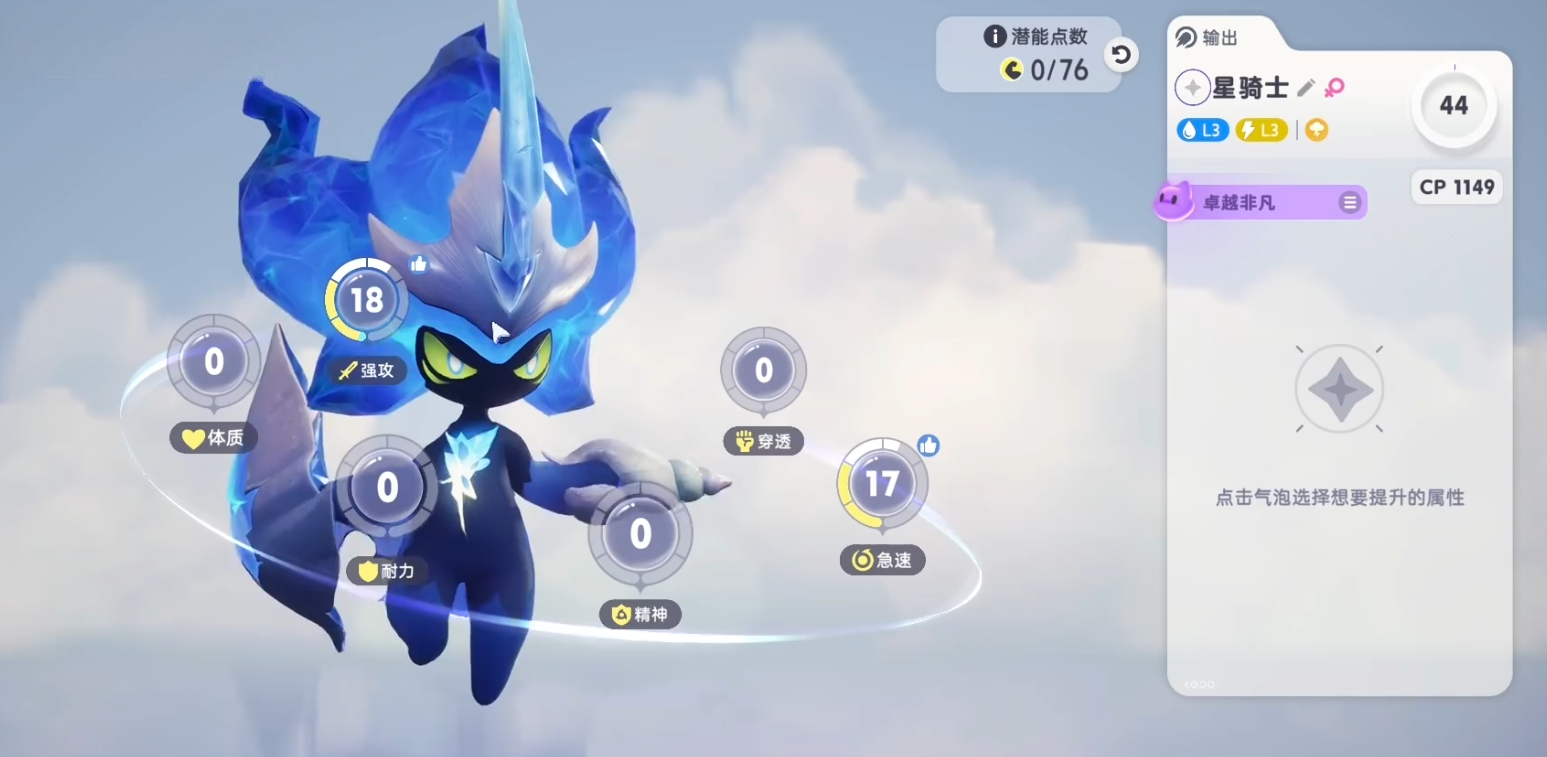Click the water L3 element badge
This screenshot has height=757, width=1547.
coord(1202,130)
